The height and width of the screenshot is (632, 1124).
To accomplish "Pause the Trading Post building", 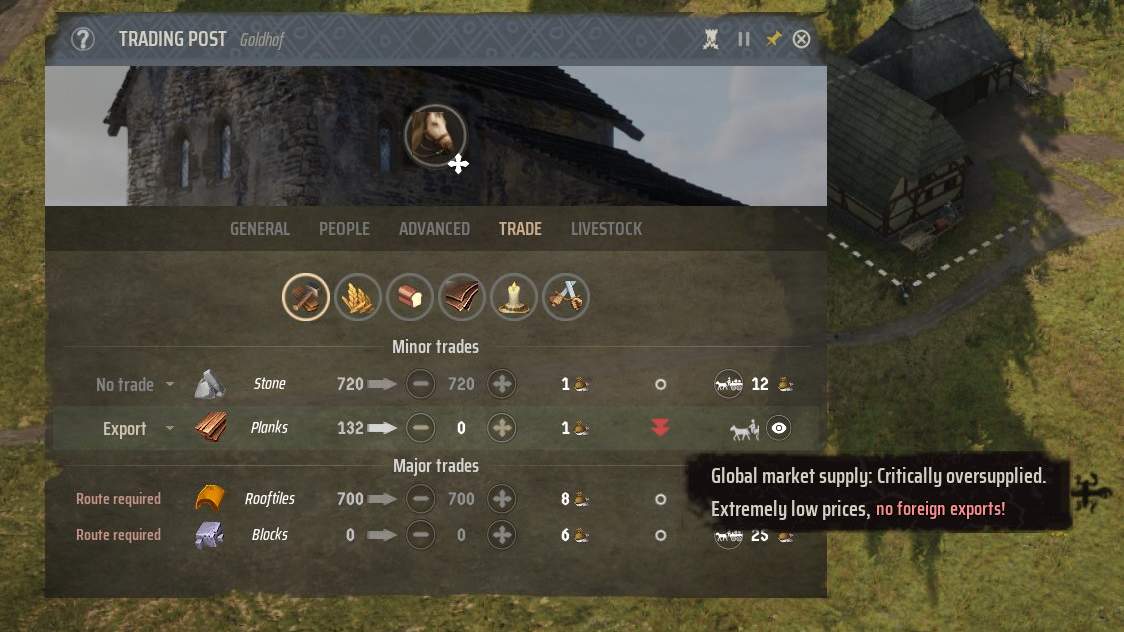I will [743, 39].
